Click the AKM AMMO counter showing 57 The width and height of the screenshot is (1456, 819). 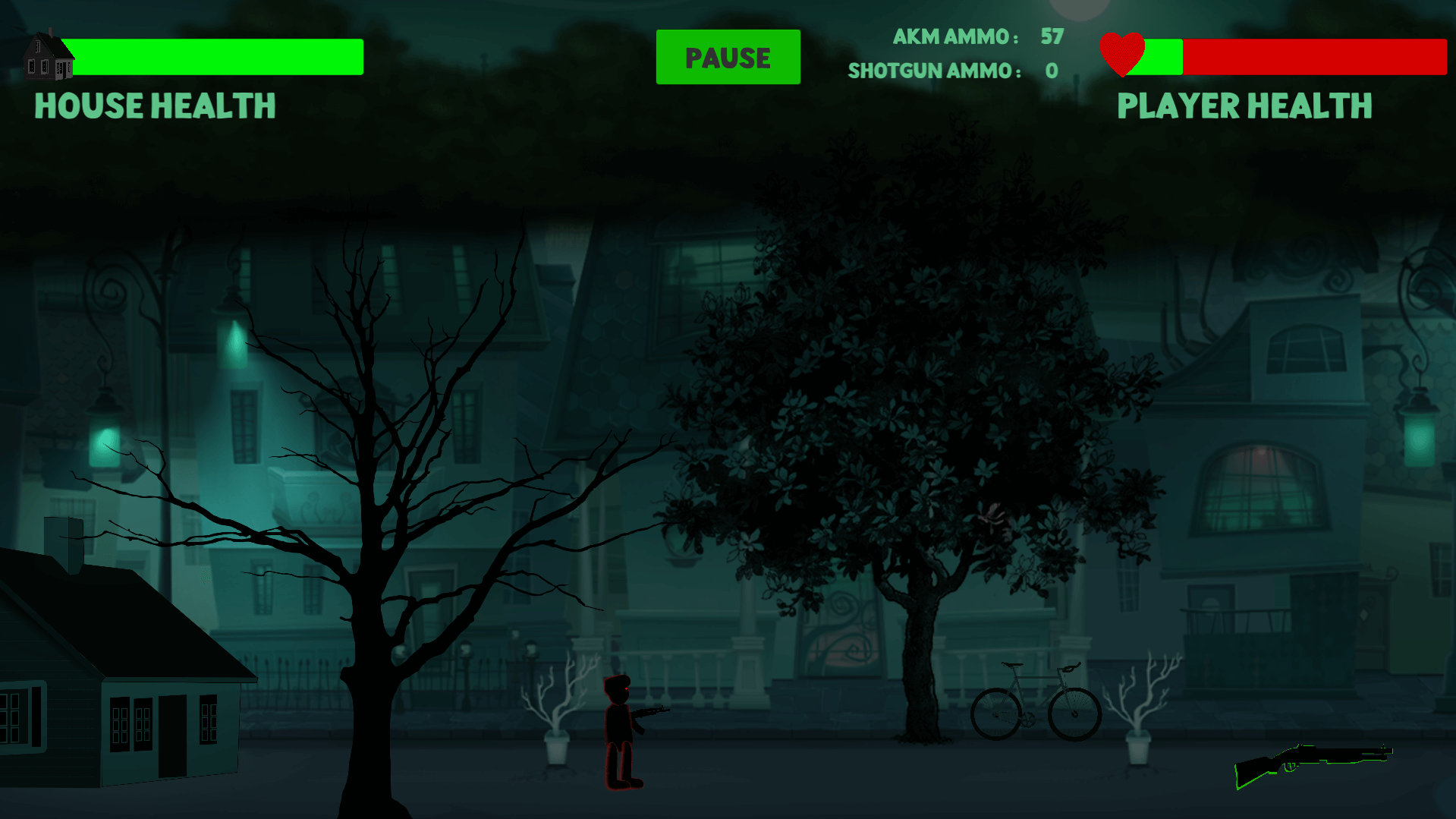point(978,36)
